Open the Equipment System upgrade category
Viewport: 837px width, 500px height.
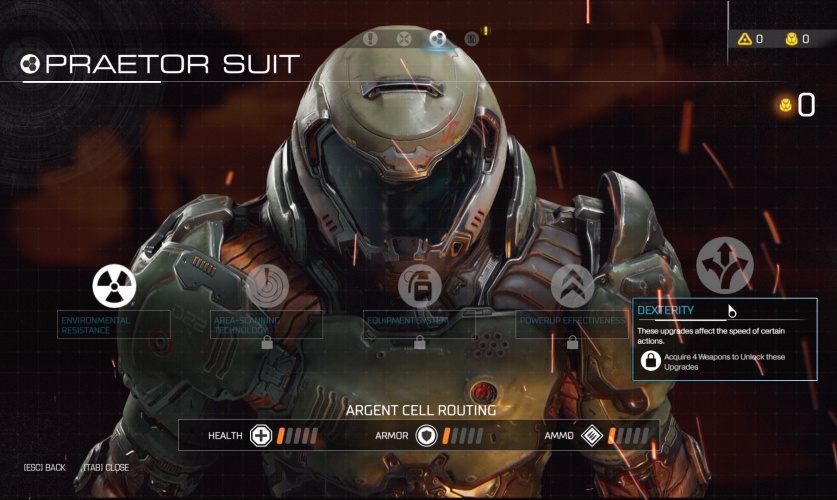tap(419, 287)
